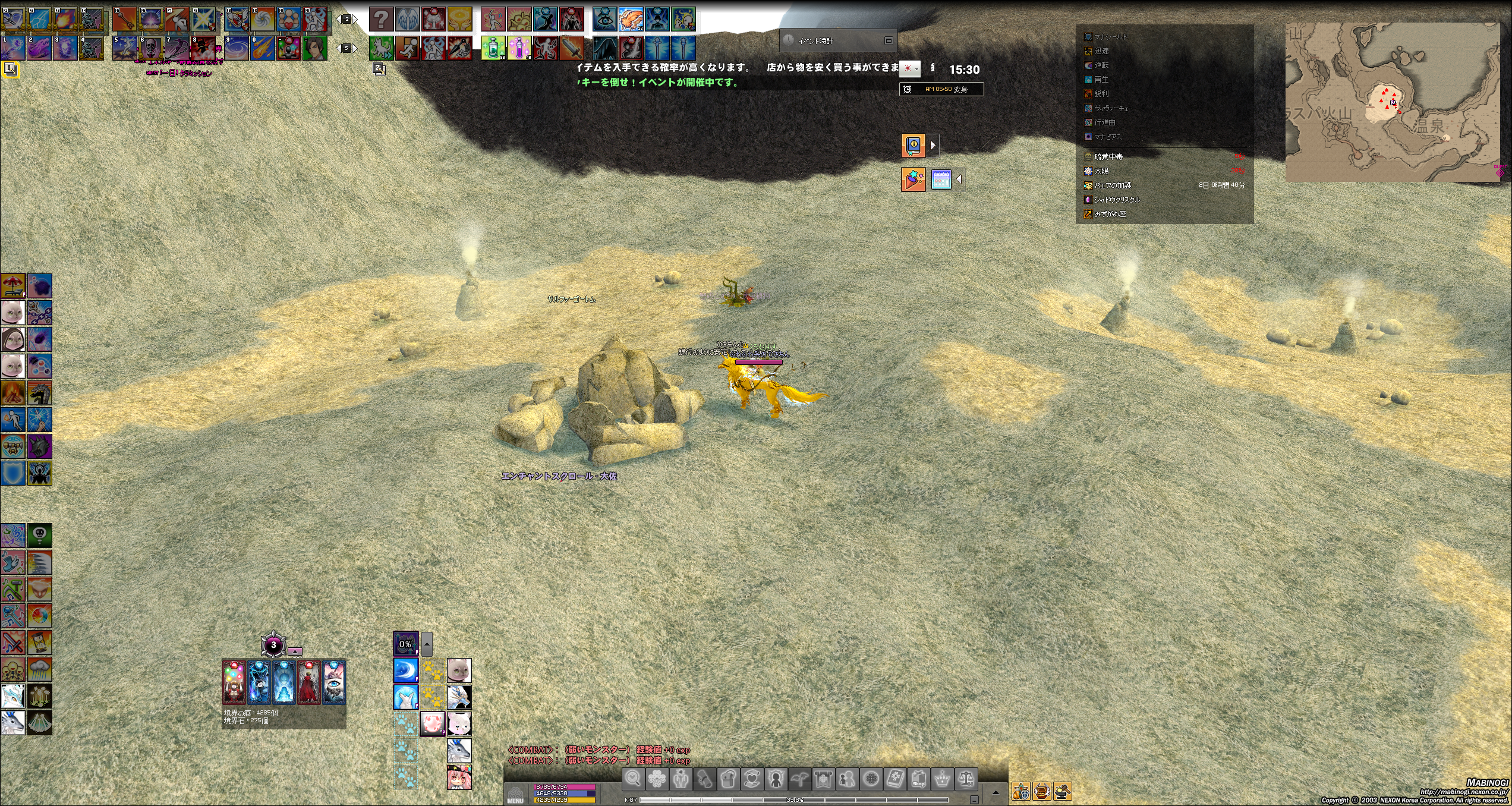This screenshot has height=806, width=1512.
Task: Activate the meteor skill in slot 0
Action: click(x=262, y=48)
